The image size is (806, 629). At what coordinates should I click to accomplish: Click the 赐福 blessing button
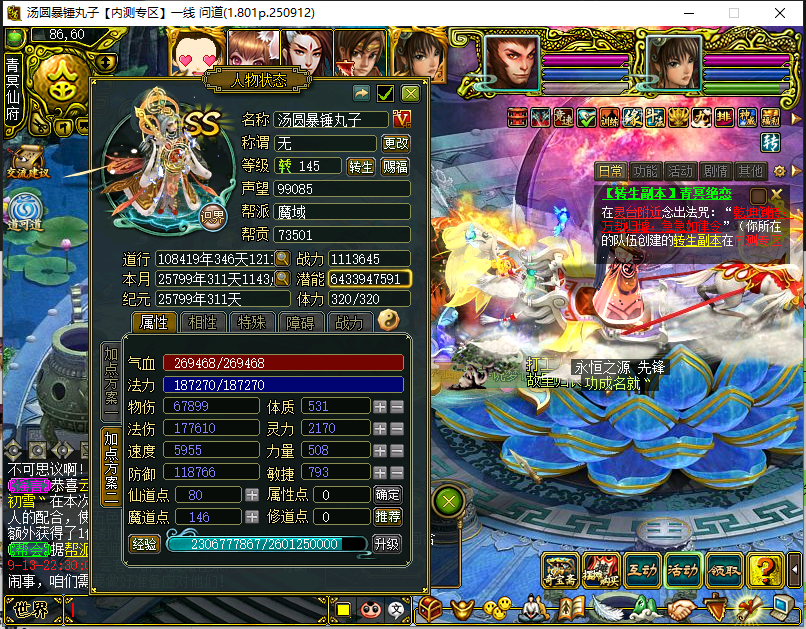396,166
